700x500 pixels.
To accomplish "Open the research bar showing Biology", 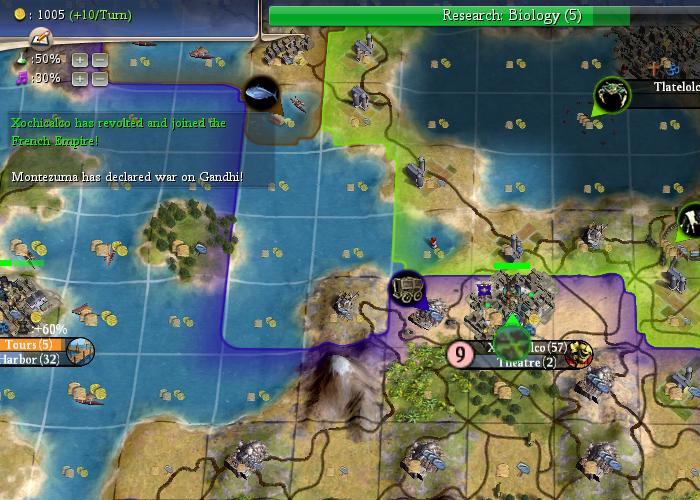I will 450,15.
